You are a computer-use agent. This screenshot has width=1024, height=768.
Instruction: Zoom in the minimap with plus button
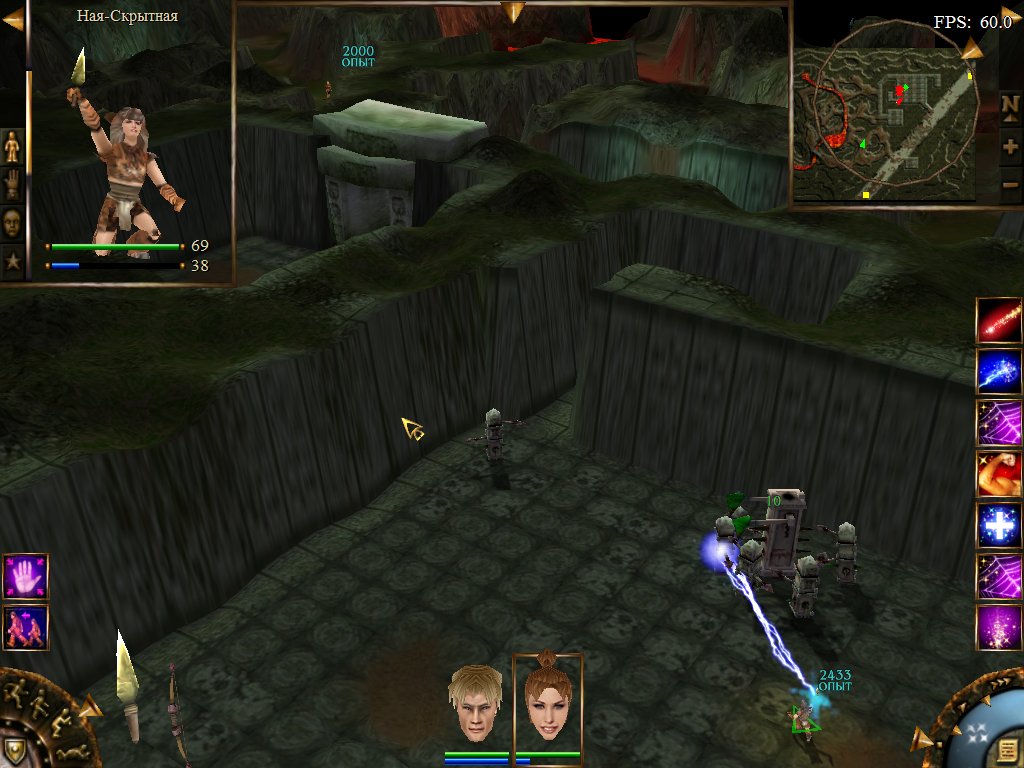point(1010,146)
